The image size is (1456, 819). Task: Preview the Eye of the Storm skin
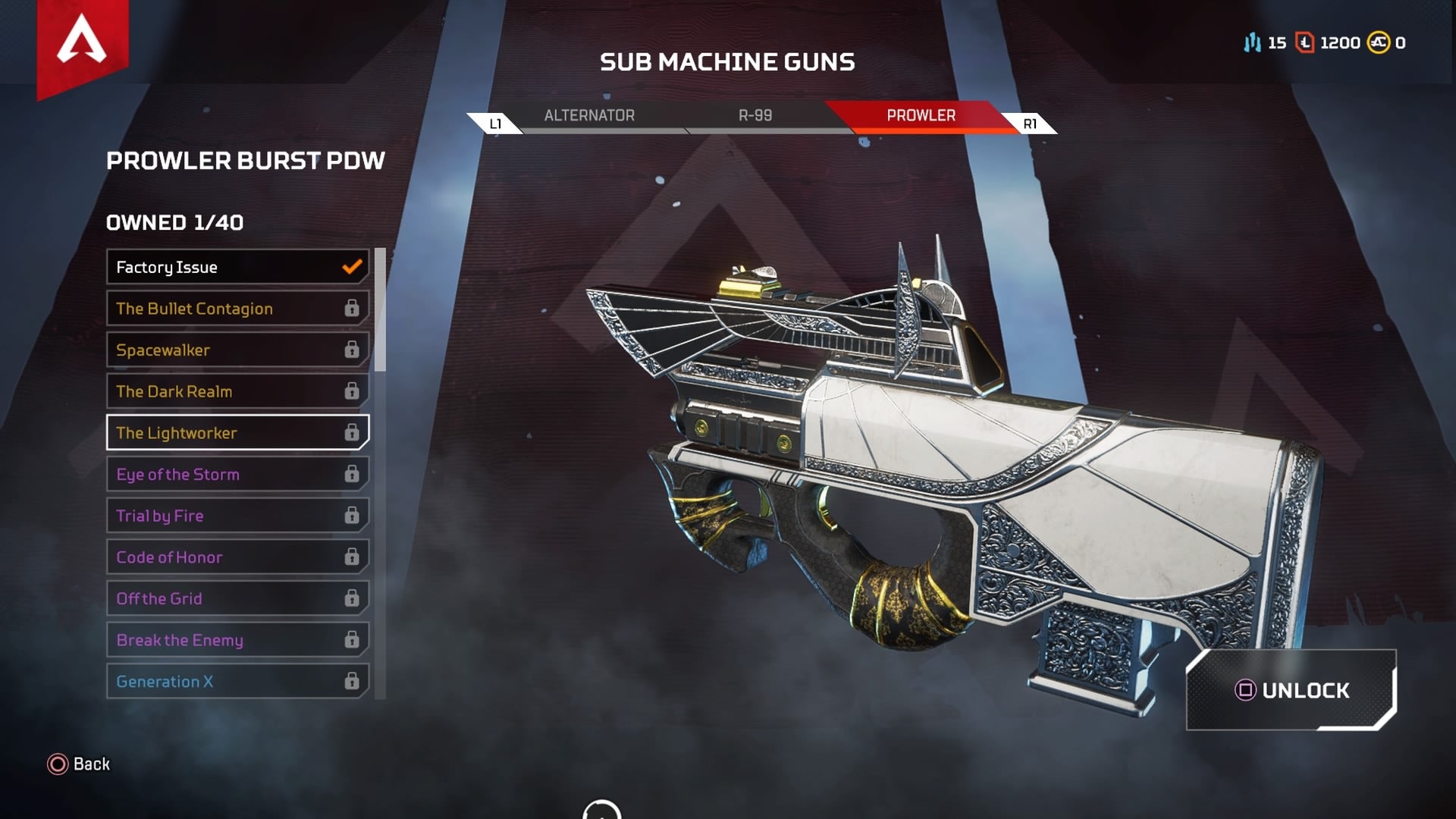tap(237, 475)
